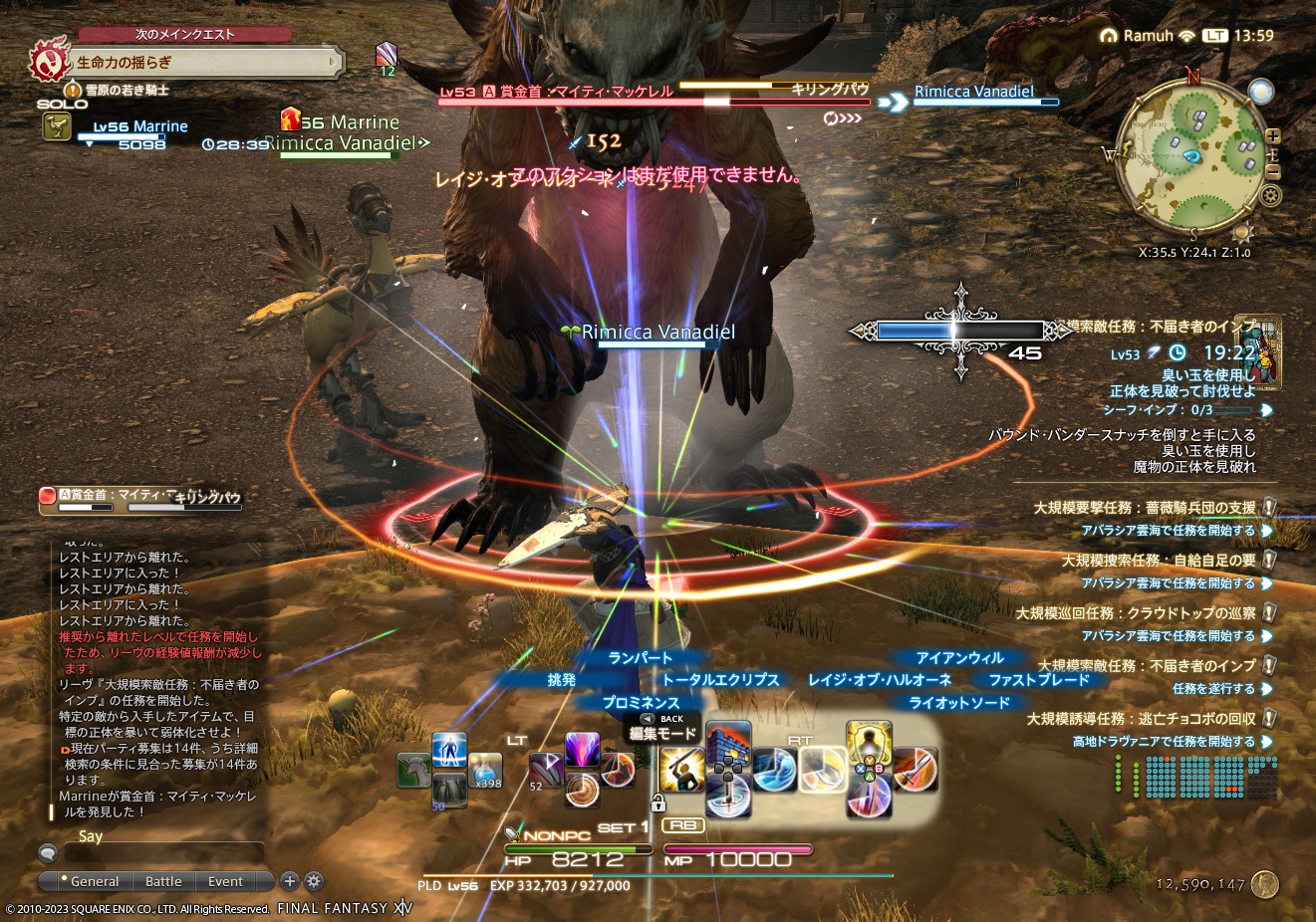Switch to the Event chat tab
This screenshot has height=922, width=1316.
tap(224, 881)
